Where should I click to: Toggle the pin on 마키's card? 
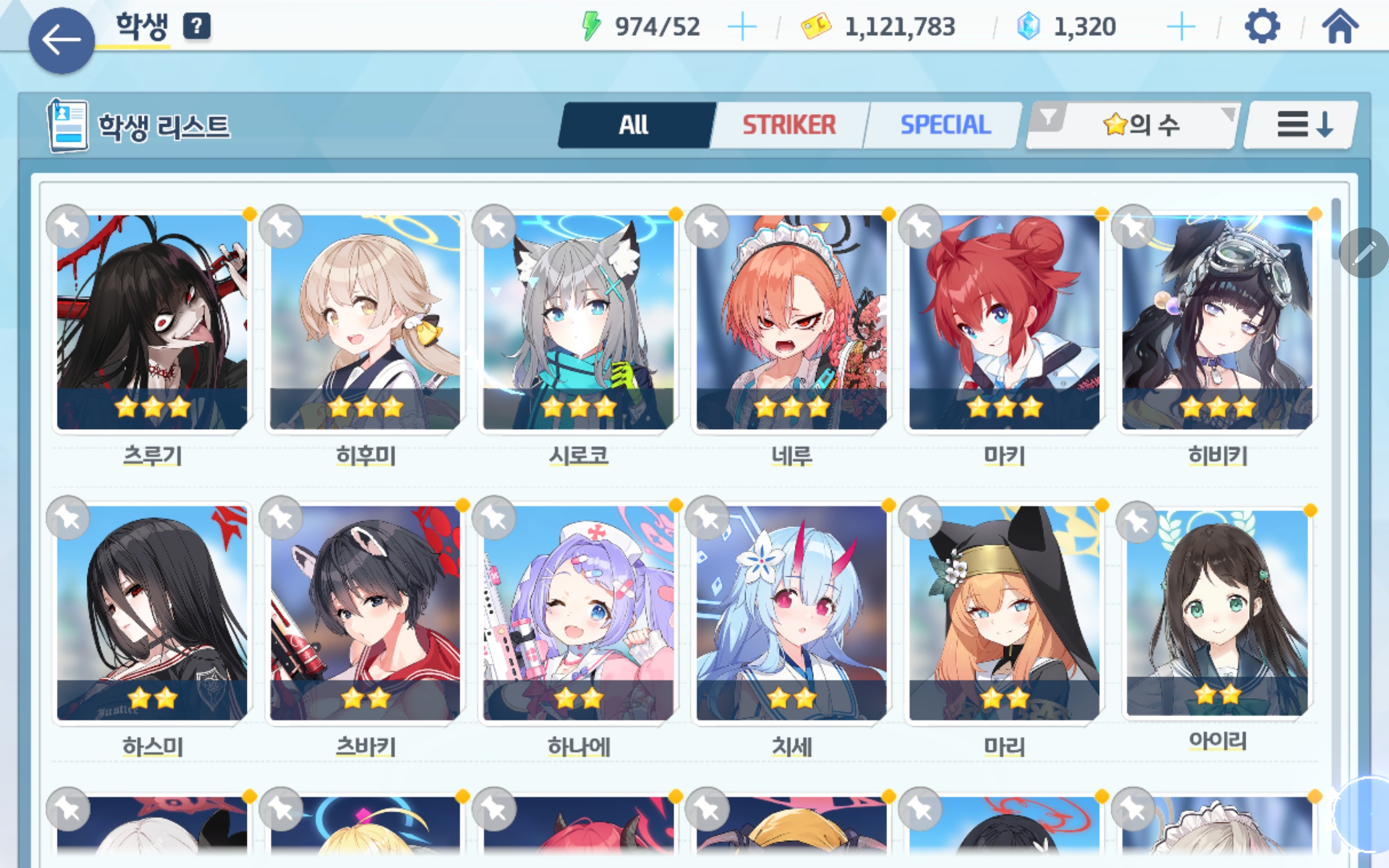pyautogui.click(x=921, y=227)
